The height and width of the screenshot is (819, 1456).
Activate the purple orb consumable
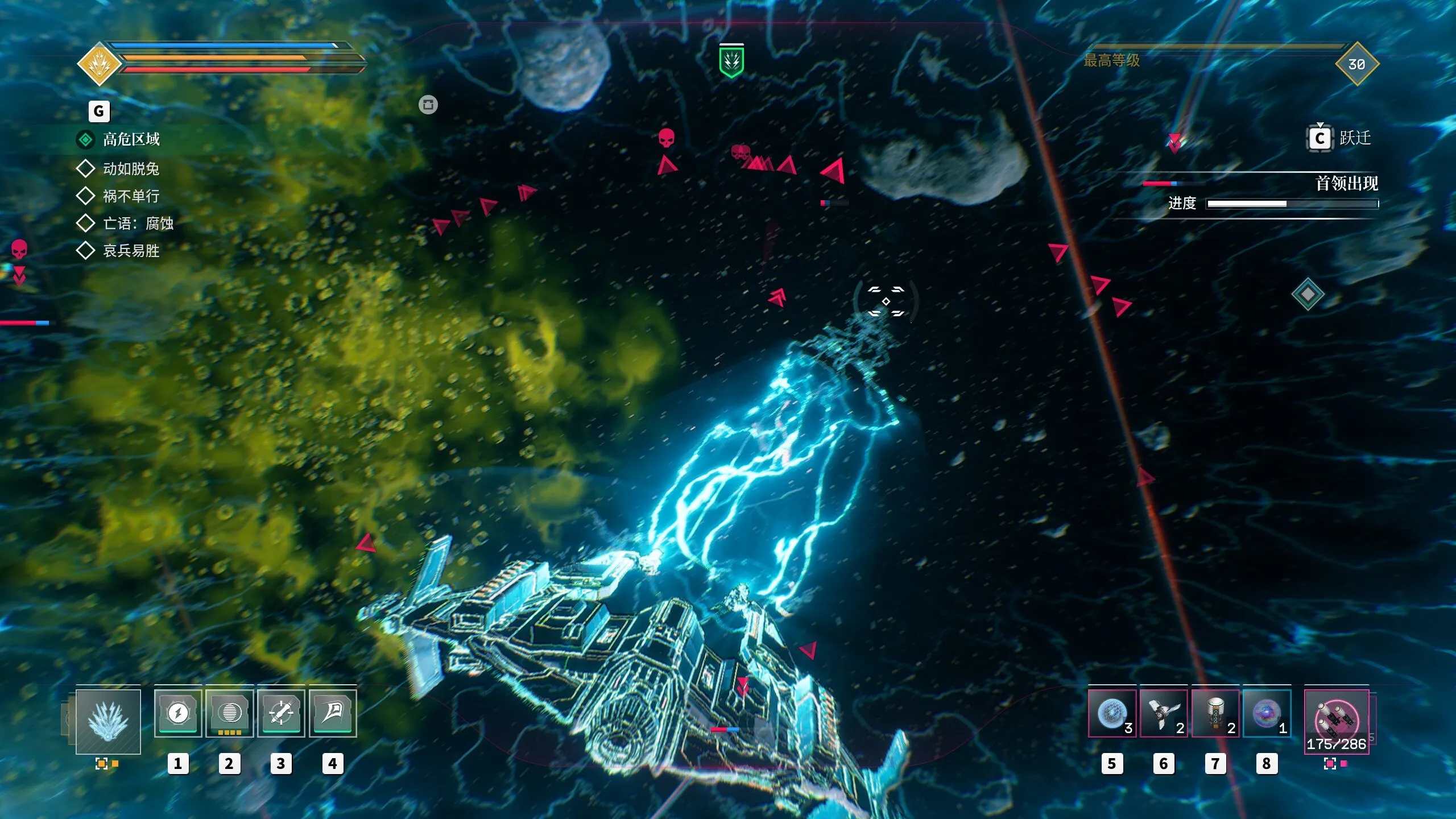[x=1267, y=714]
